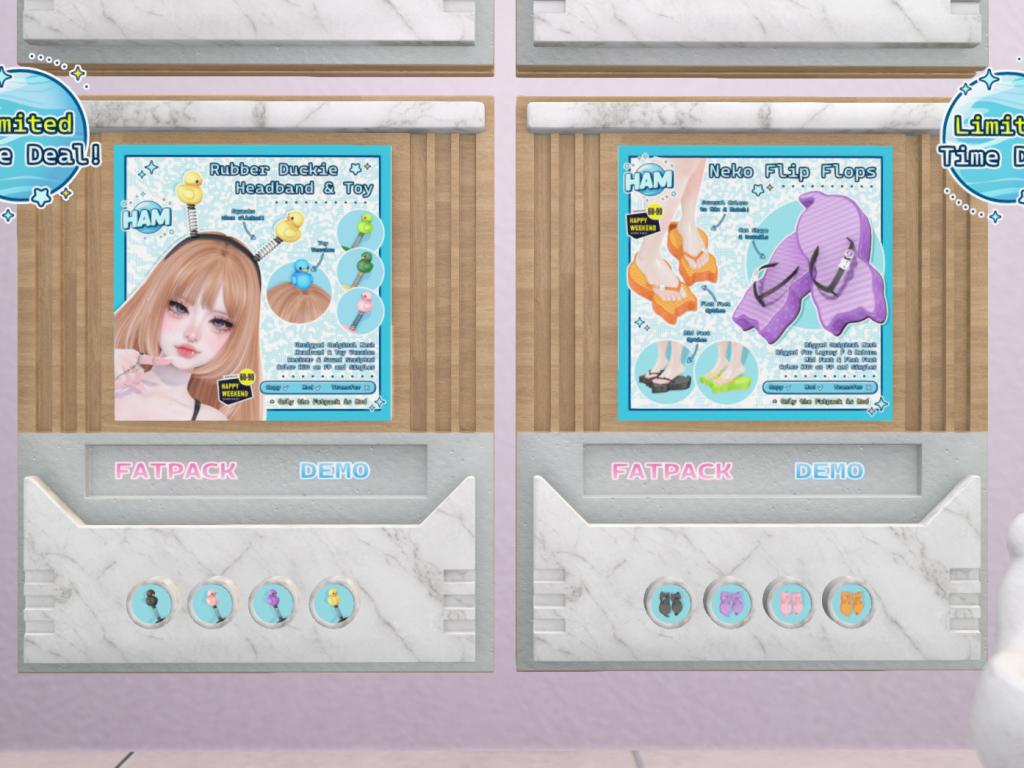The width and height of the screenshot is (1024, 768).
Task: Pick the pink flip flops button
Action: (789, 603)
